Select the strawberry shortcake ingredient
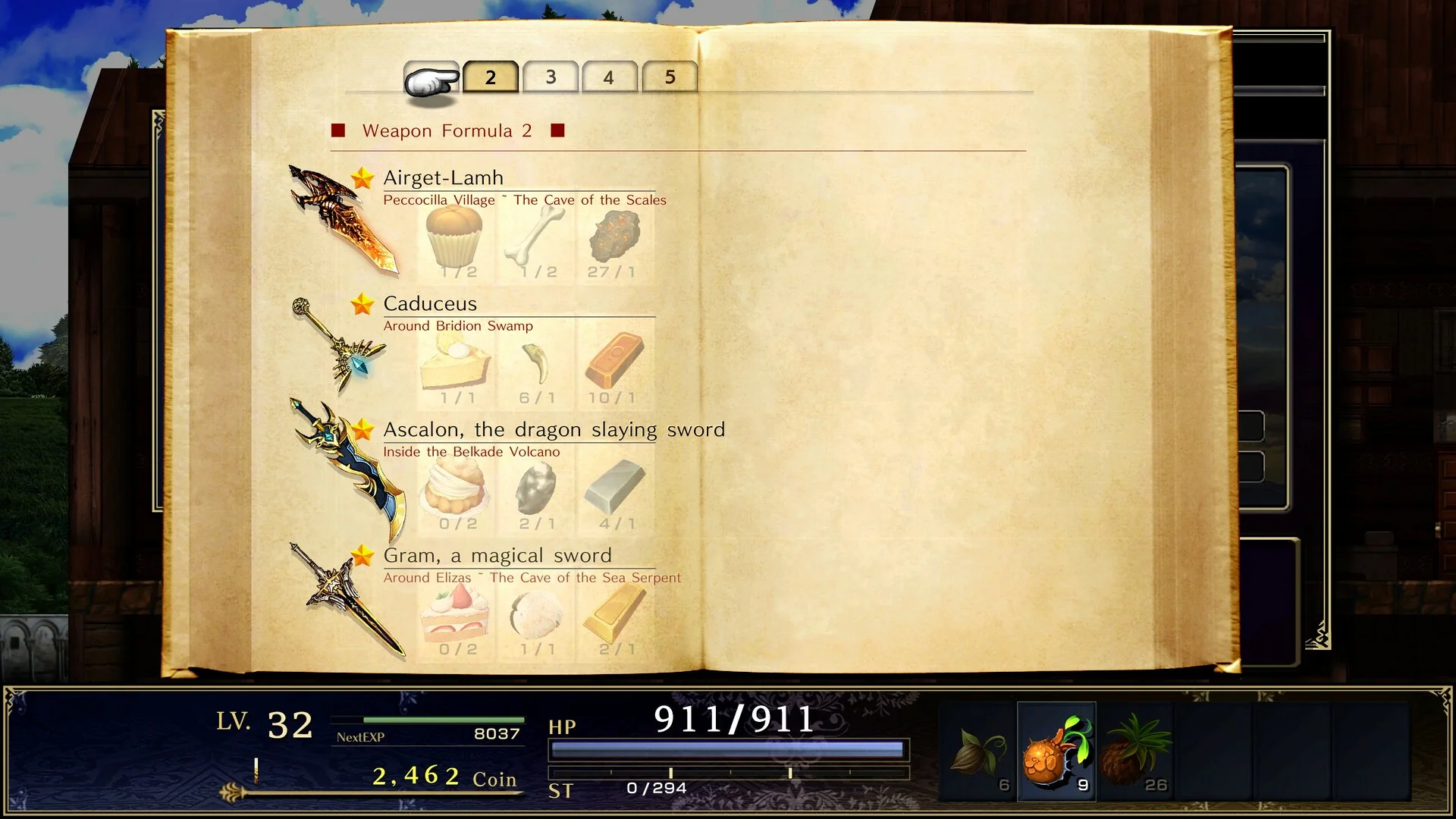 click(x=455, y=614)
